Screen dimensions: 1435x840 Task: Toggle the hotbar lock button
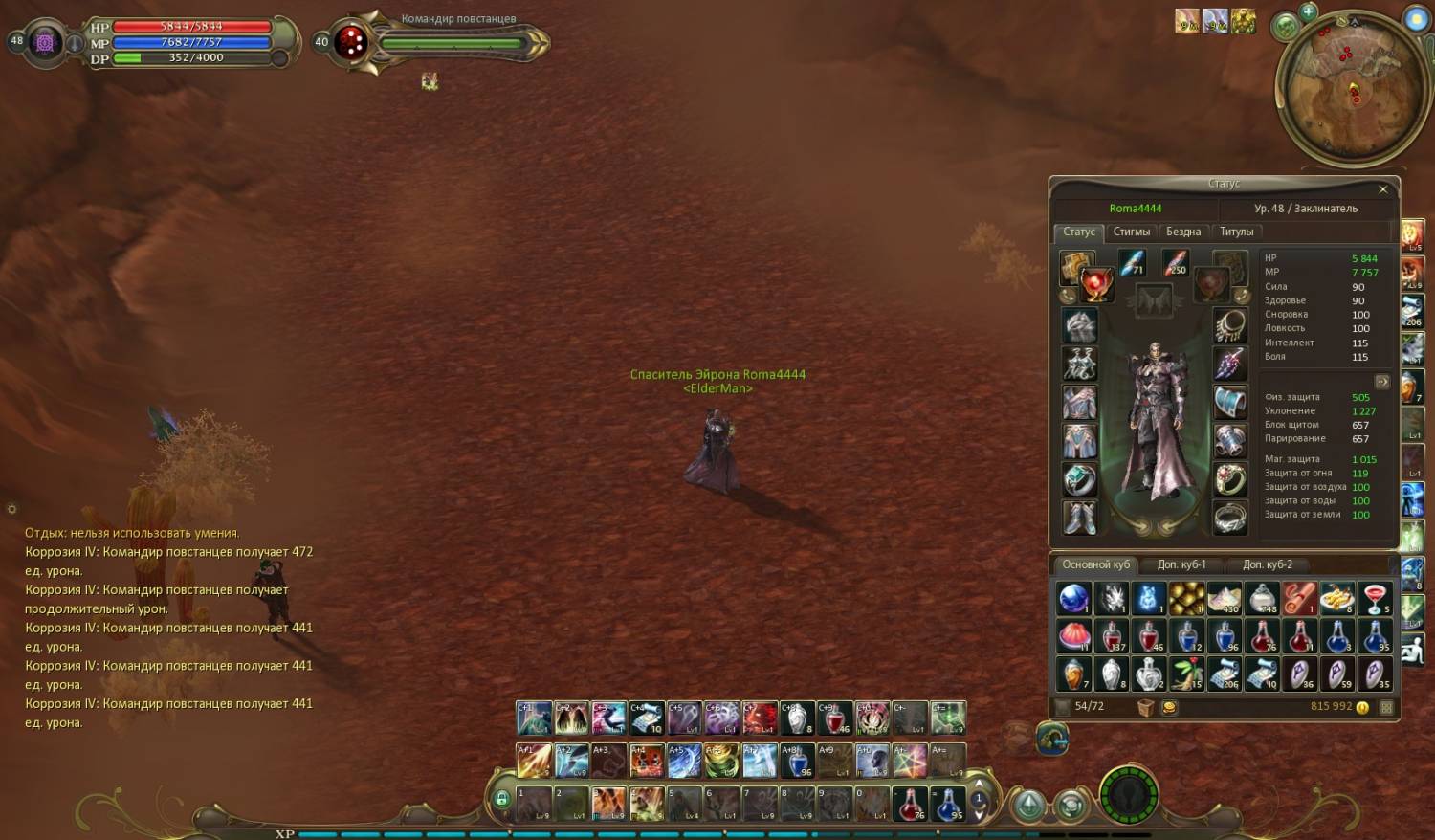501,798
